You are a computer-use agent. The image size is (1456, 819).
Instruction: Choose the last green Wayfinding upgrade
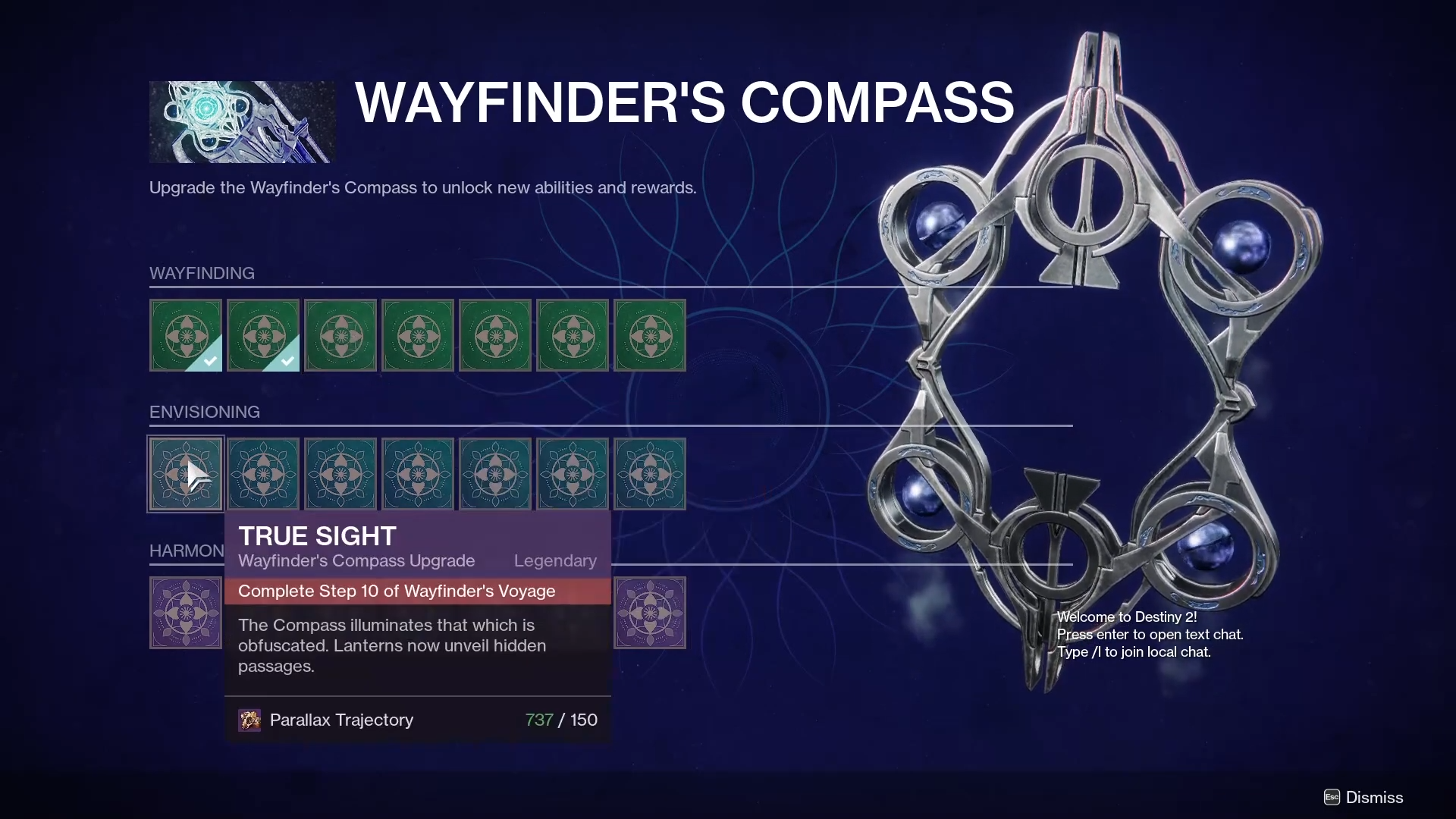pos(650,335)
